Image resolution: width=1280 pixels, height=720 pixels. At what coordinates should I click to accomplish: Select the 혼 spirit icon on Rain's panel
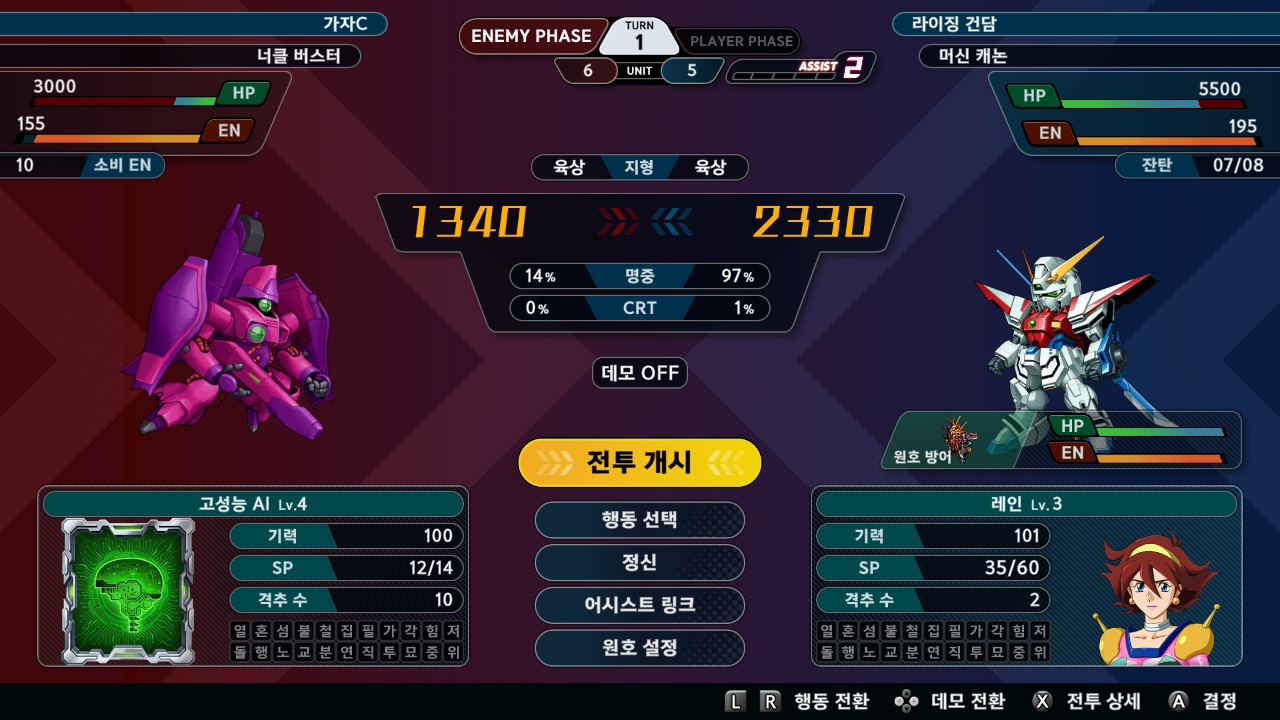[847, 630]
